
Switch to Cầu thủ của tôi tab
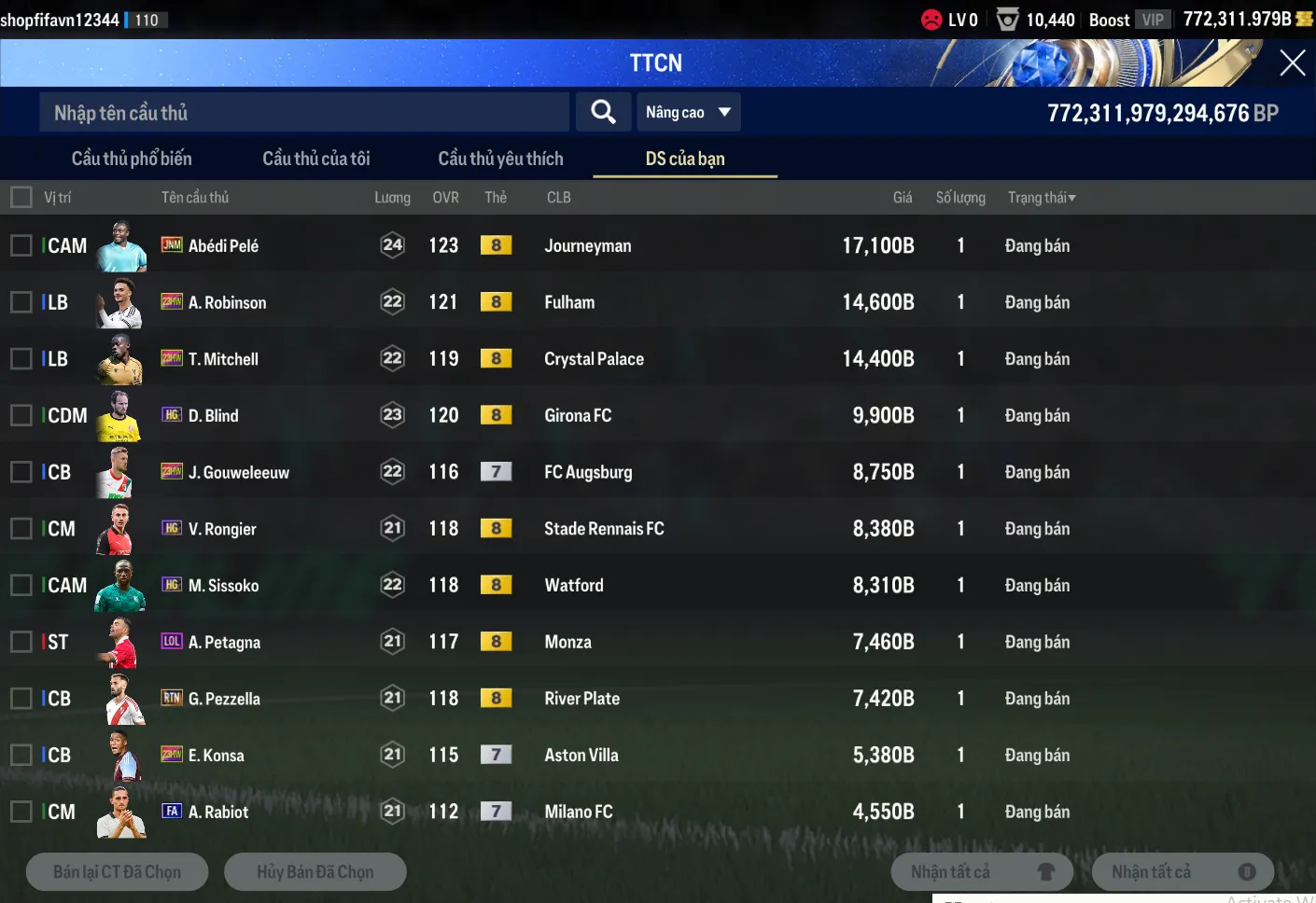316,159
